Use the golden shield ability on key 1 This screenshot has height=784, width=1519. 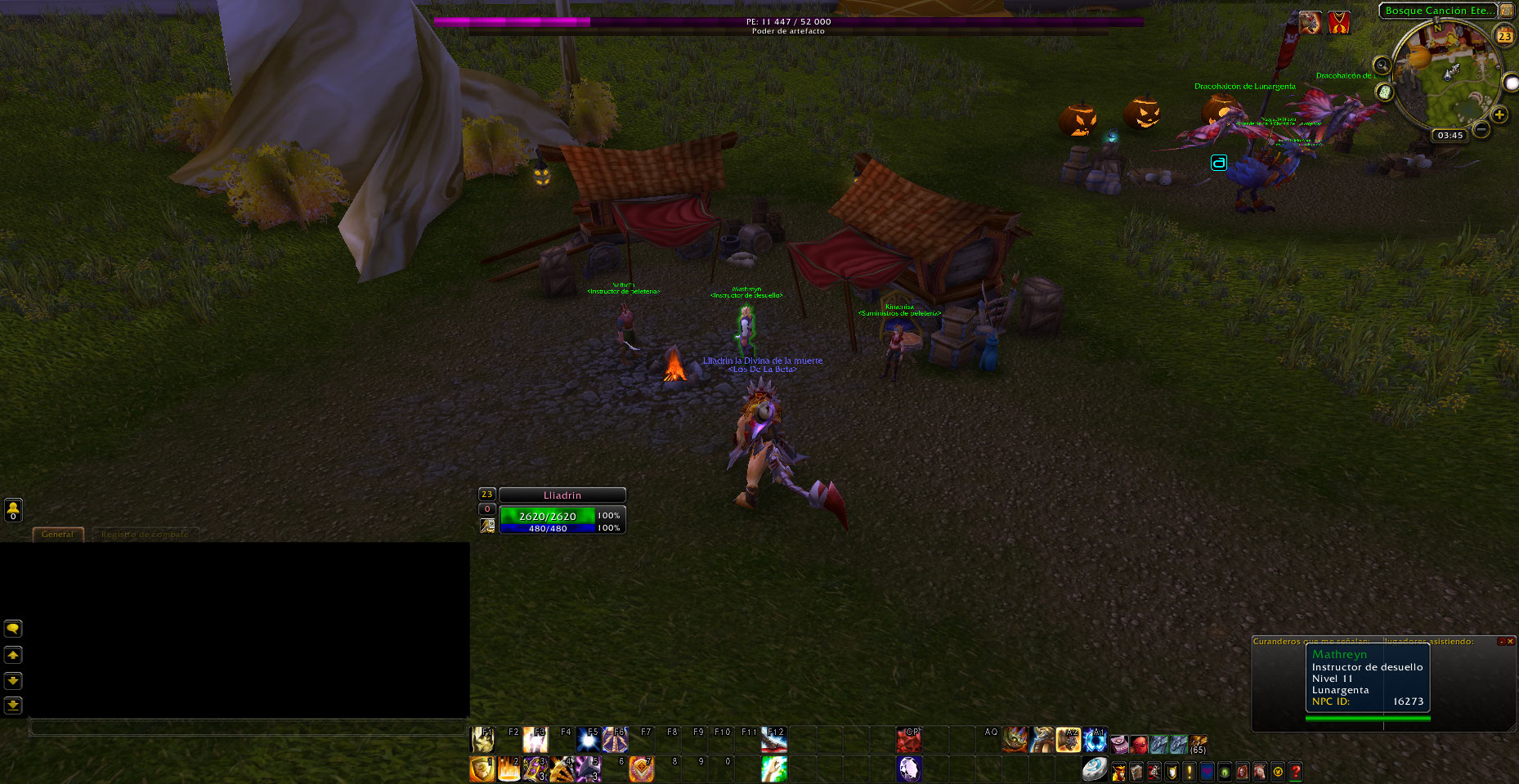[482, 768]
